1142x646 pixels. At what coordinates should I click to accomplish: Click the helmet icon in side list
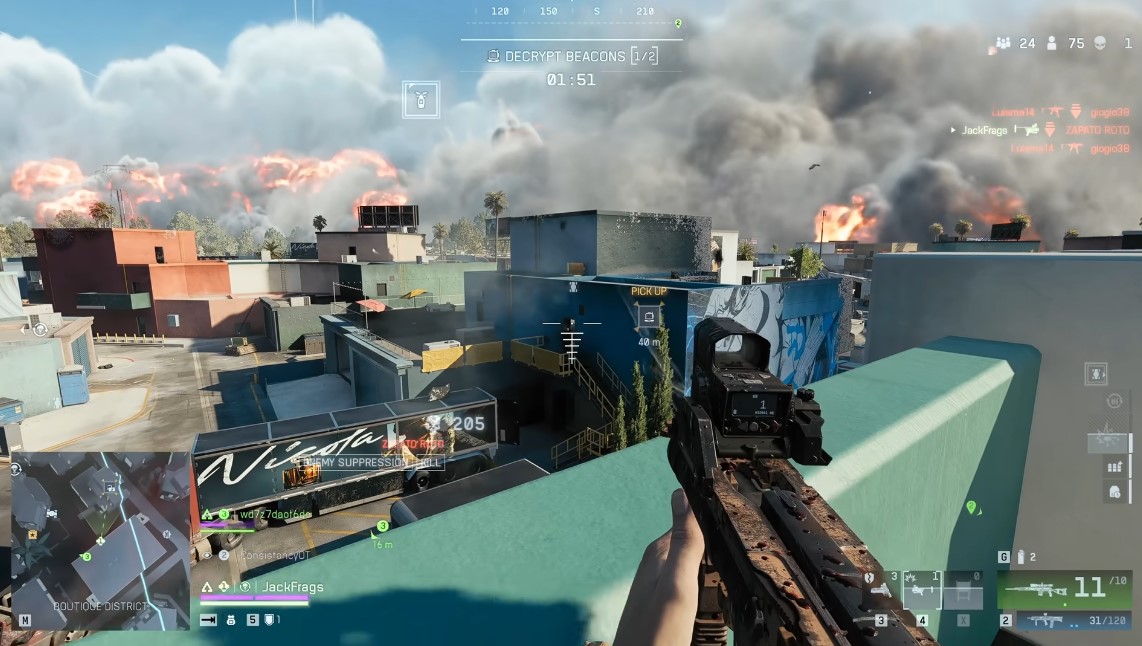tap(1114, 491)
